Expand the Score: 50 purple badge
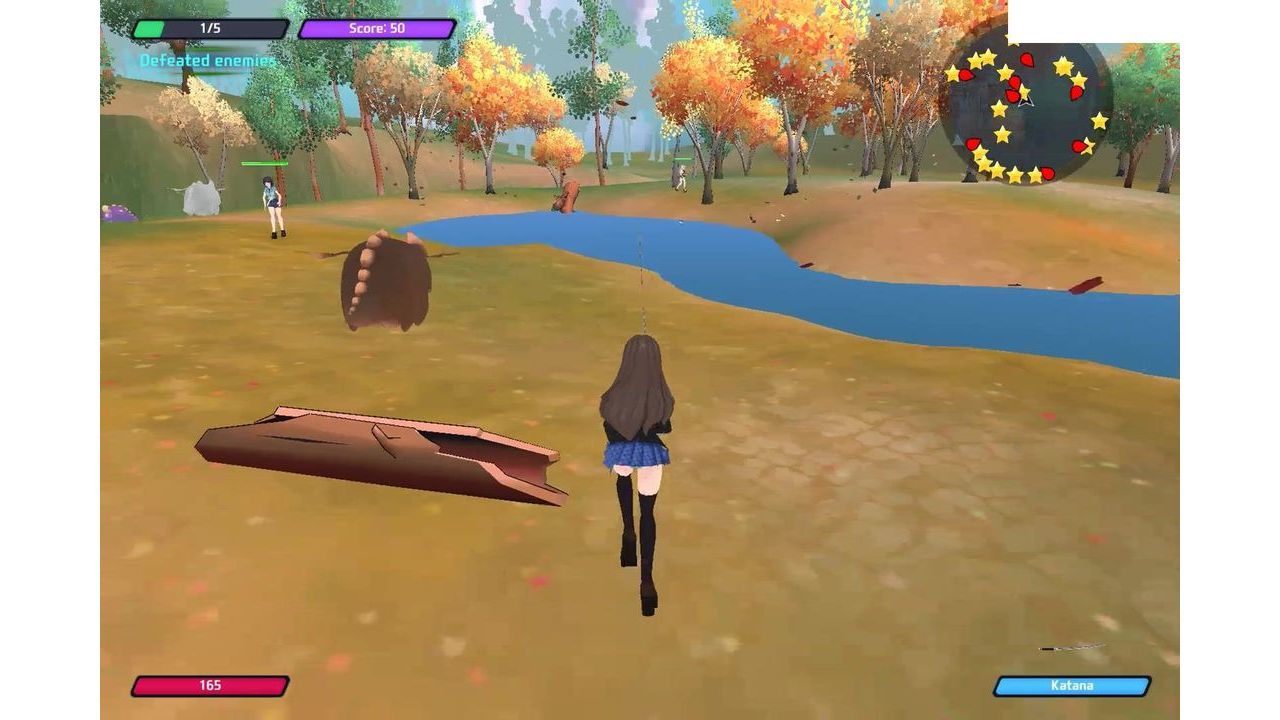 pyautogui.click(x=375, y=29)
